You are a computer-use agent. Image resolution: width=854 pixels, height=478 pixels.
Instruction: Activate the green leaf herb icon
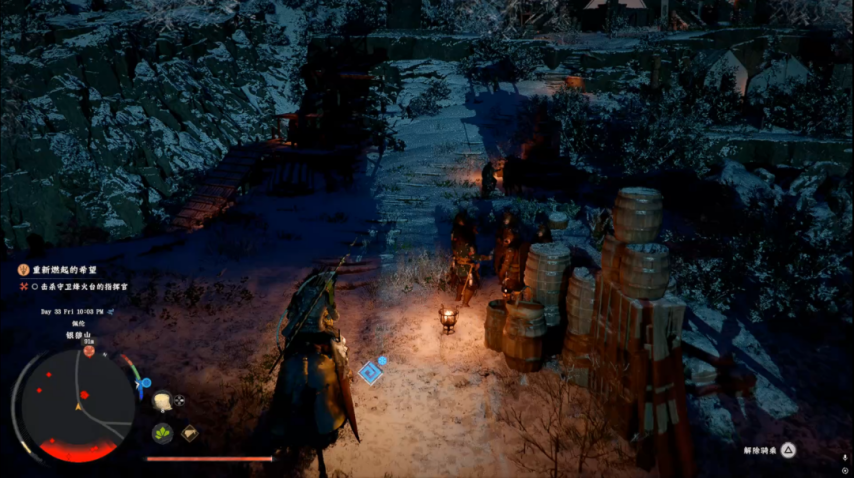tap(162, 433)
